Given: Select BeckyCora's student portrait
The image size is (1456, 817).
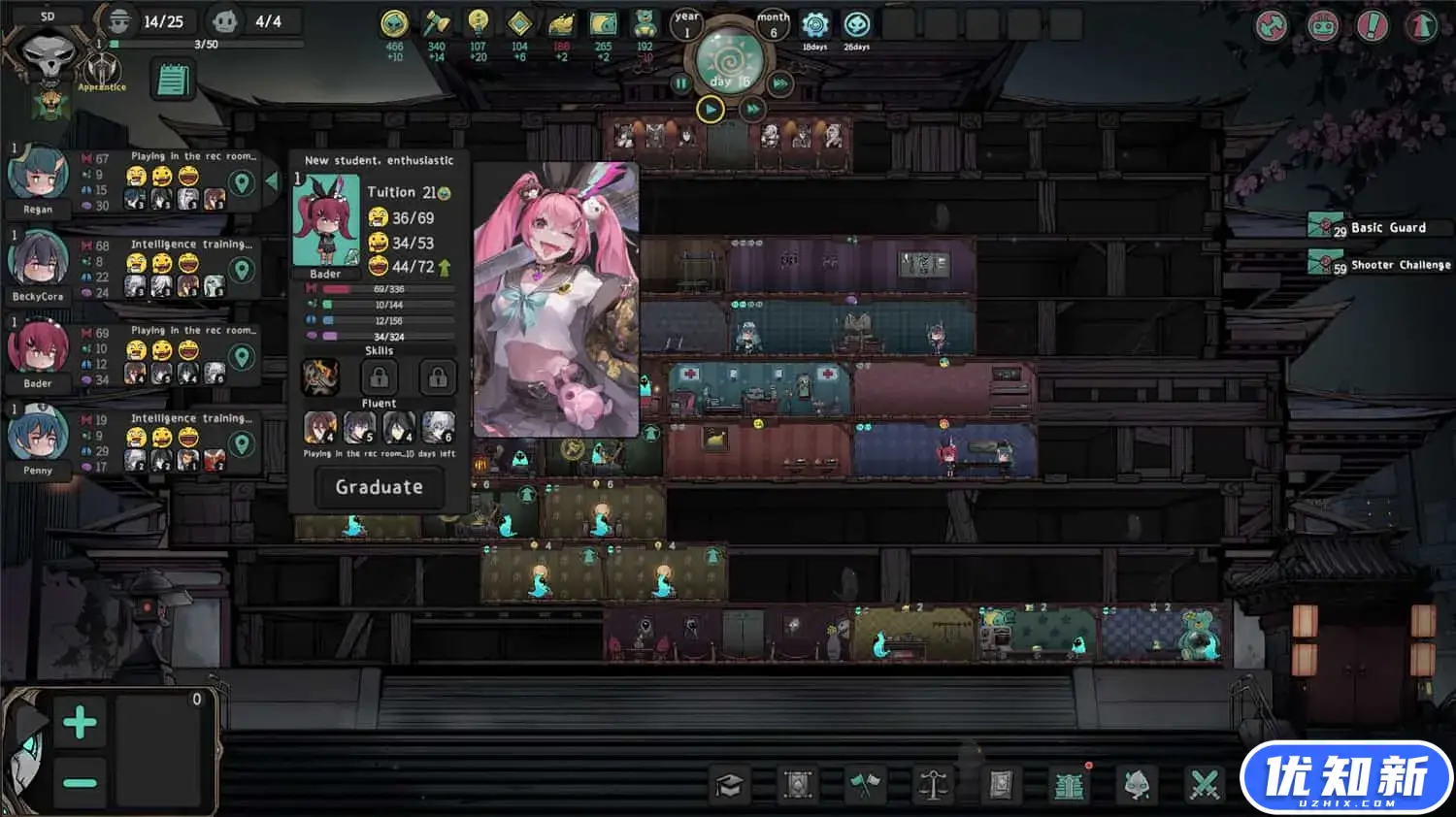Looking at the screenshot, I should (x=38, y=262).
